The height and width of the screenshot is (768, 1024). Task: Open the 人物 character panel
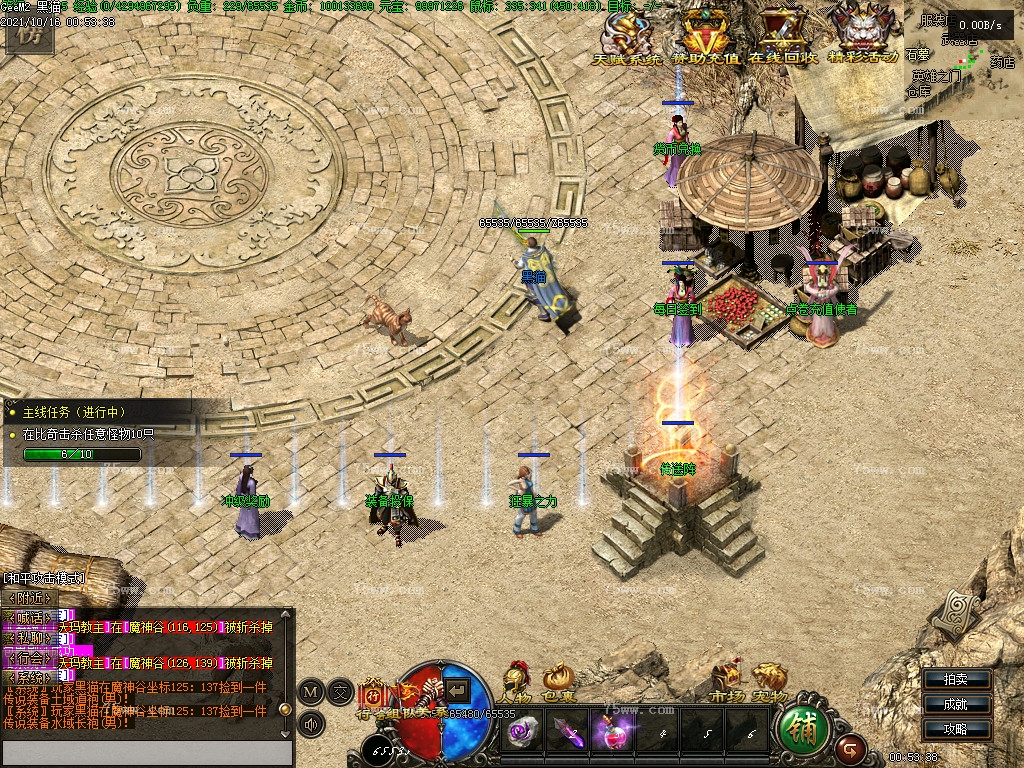pos(517,681)
